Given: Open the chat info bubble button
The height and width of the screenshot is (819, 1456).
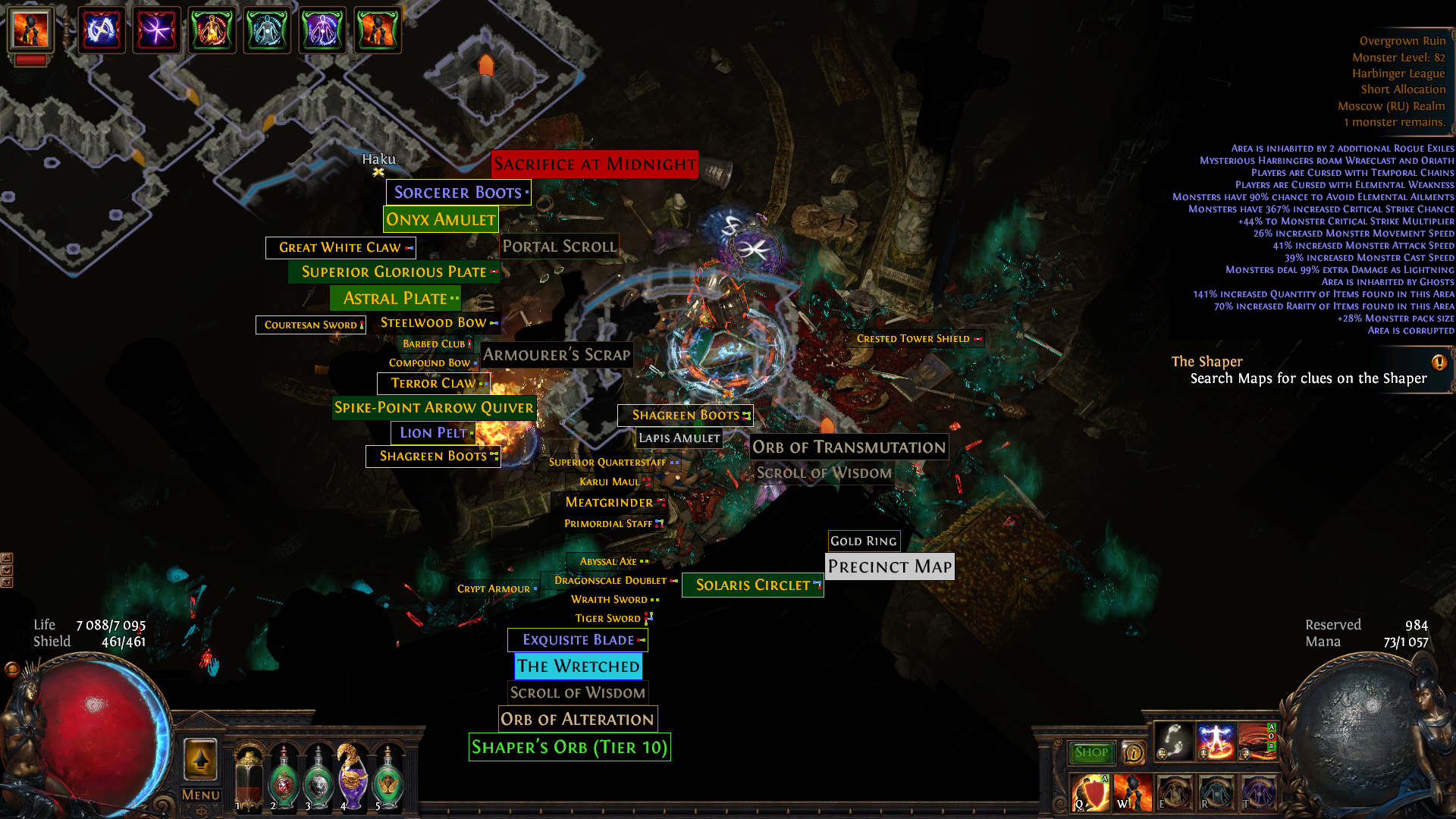Looking at the screenshot, I should point(1134,752).
